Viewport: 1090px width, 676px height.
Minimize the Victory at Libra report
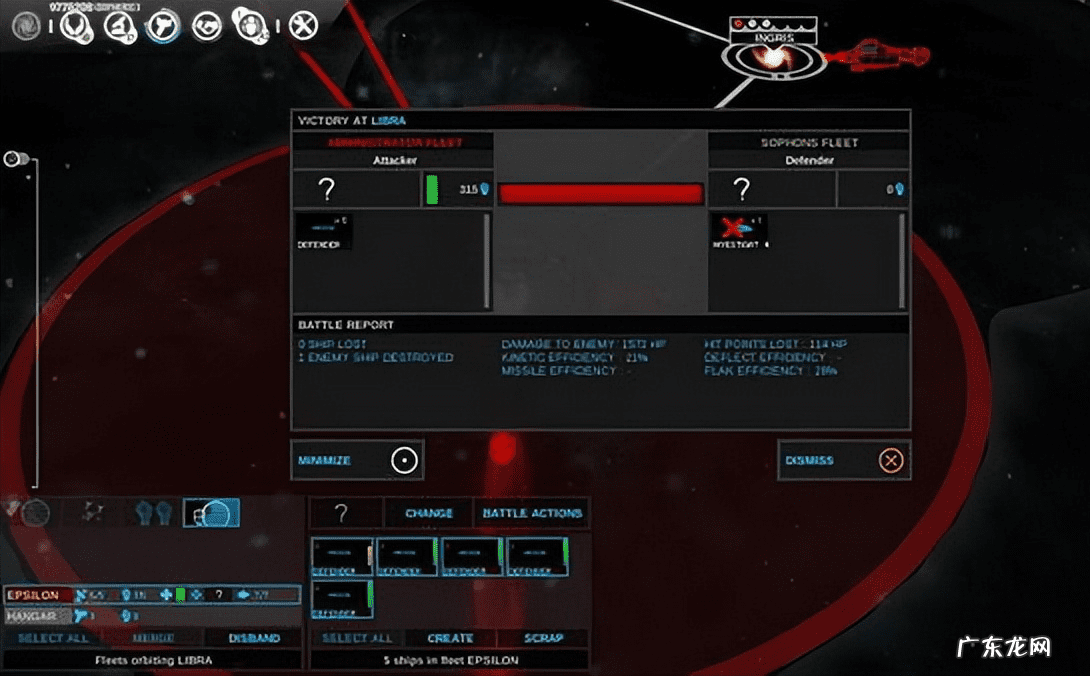(x=357, y=460)
